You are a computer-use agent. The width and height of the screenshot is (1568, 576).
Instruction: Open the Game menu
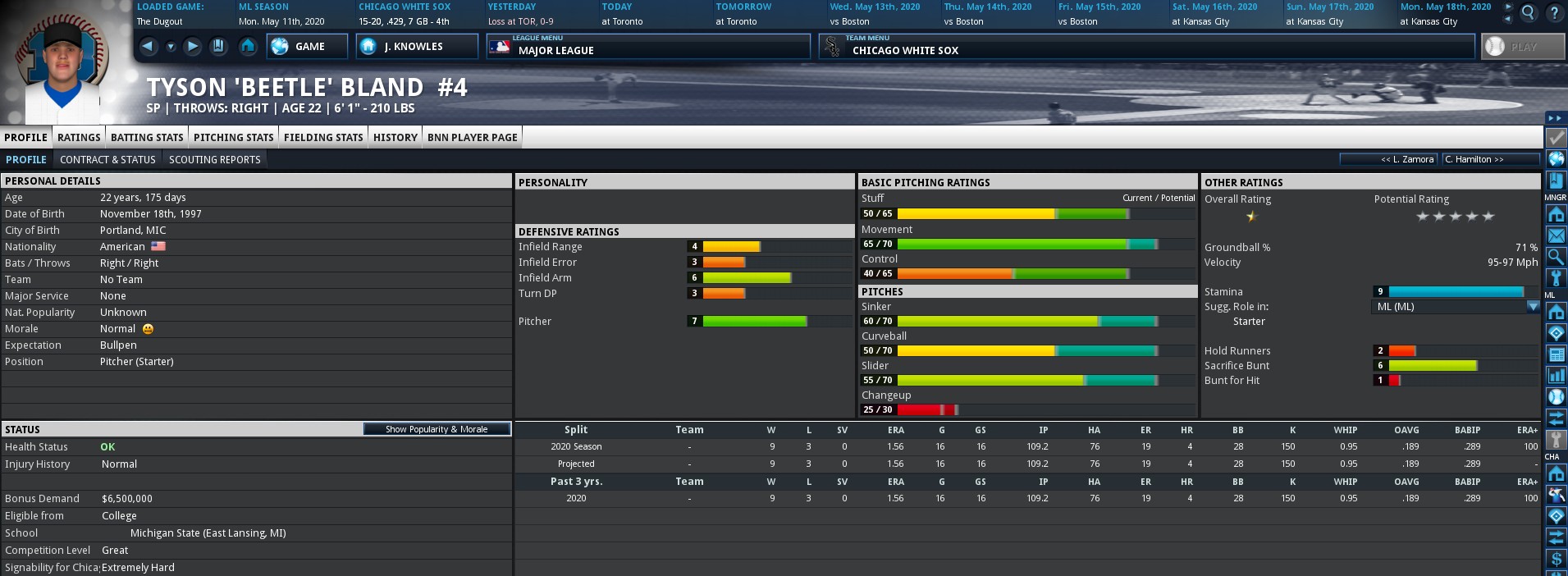click(302, 47)
